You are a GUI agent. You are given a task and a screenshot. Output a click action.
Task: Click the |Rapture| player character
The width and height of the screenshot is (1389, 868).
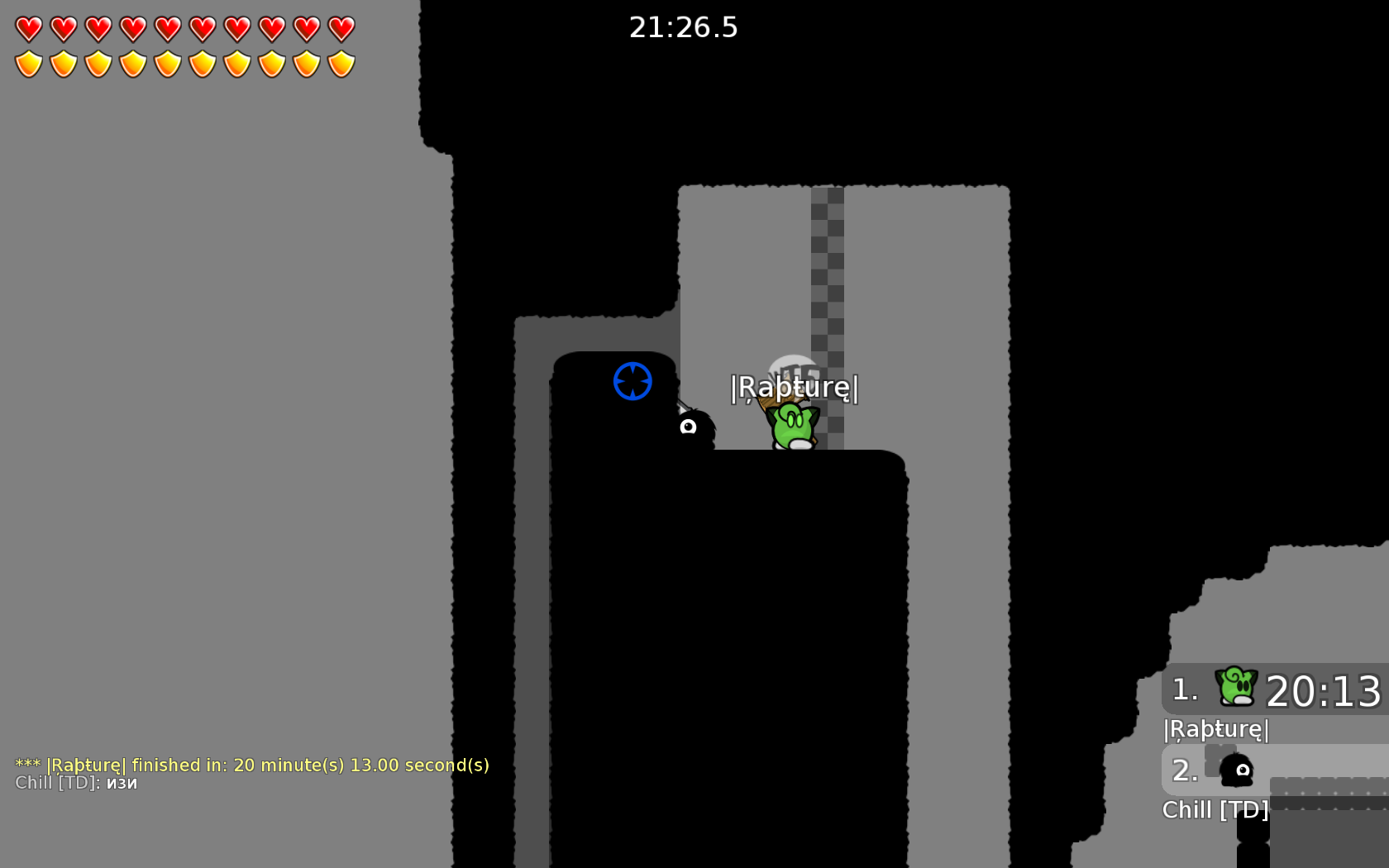point(792,423)
